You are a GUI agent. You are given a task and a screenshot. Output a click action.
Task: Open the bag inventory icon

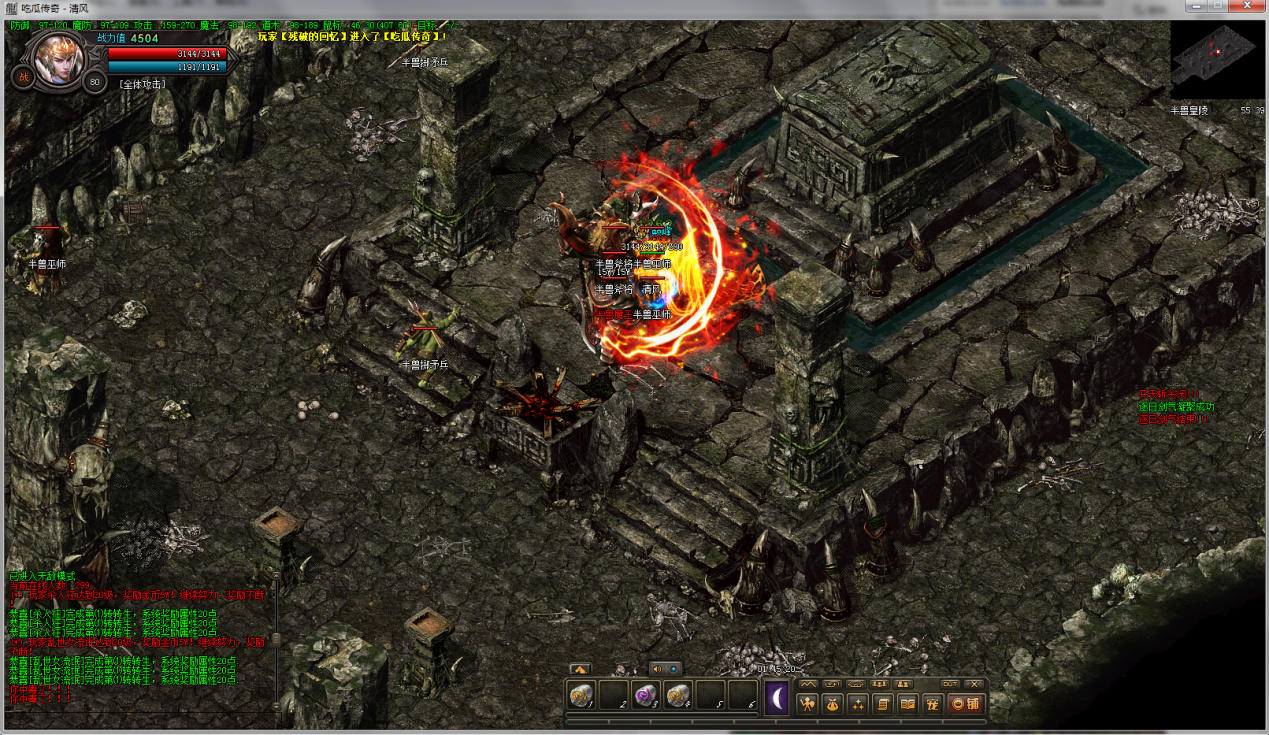[831, 703]
